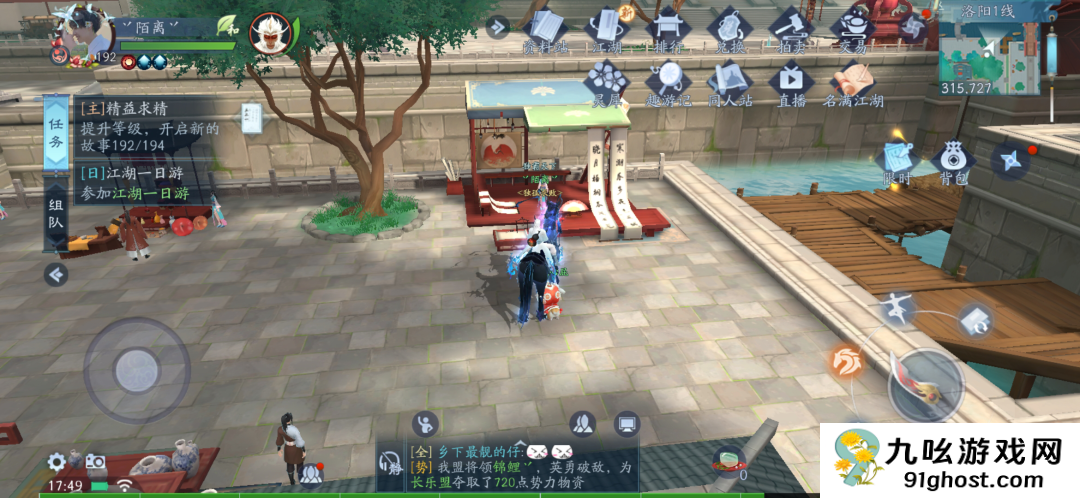Open the 江湖 menu icon
Image resolution: width=1080 pixels, height=498 pixels.
(606, 28)
